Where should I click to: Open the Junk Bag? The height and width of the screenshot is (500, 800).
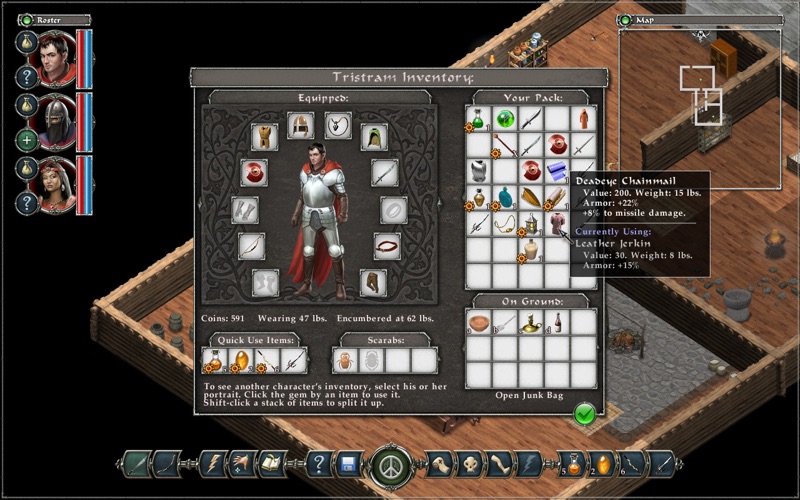[531, 396]
